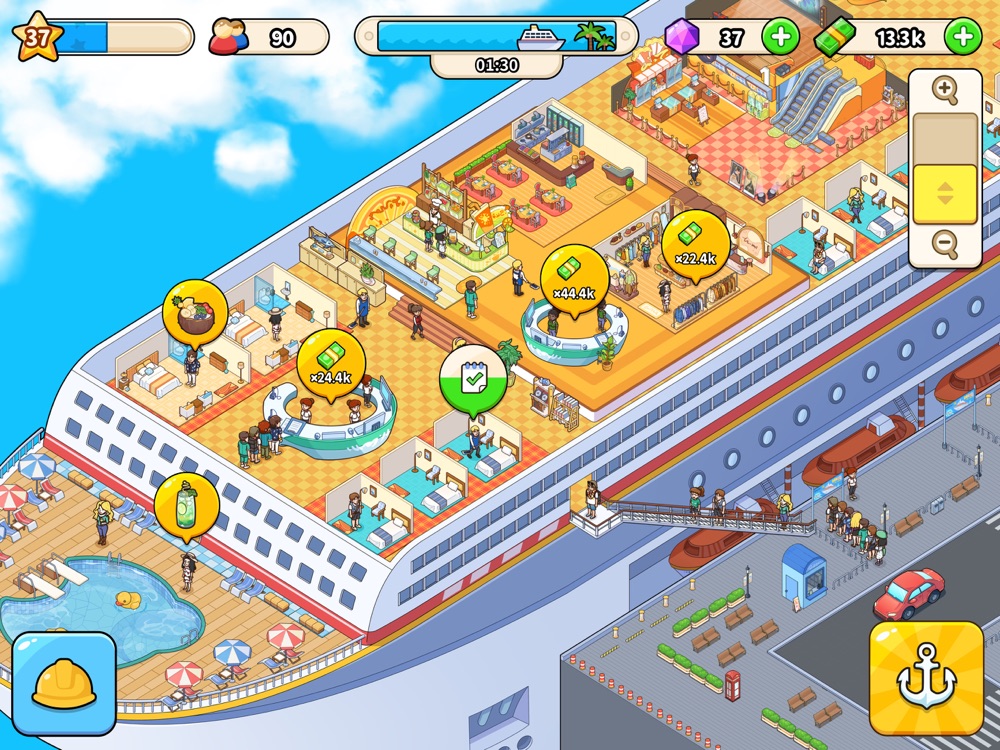The width and height of the screenshot is (1000, 750).
Task: Zoom out with the magnifier minus
Action: coord(945,243)
